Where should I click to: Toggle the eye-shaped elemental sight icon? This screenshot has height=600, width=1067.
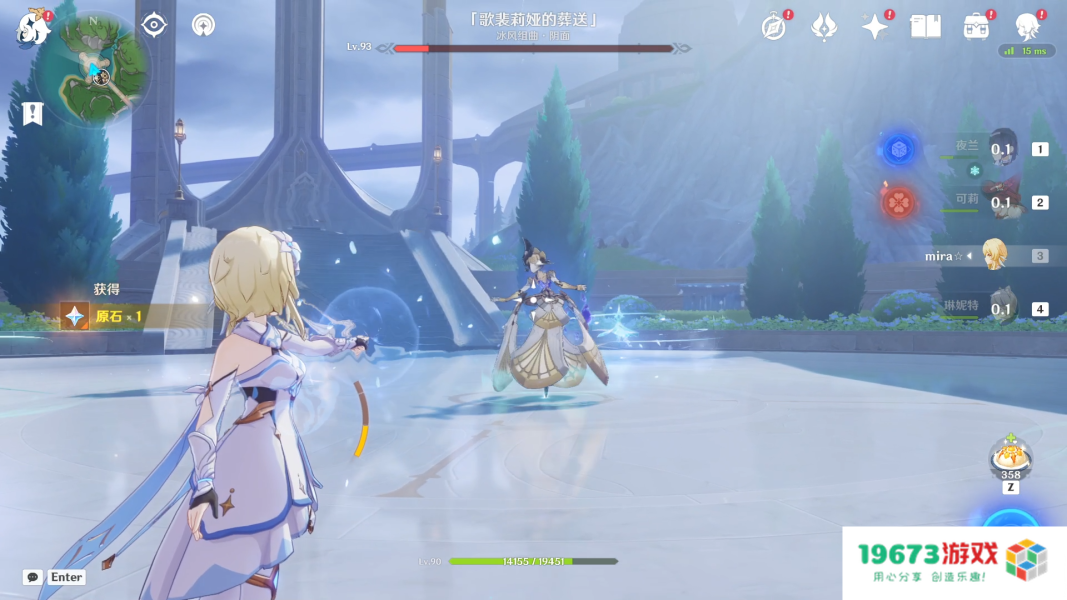[154, 25]
